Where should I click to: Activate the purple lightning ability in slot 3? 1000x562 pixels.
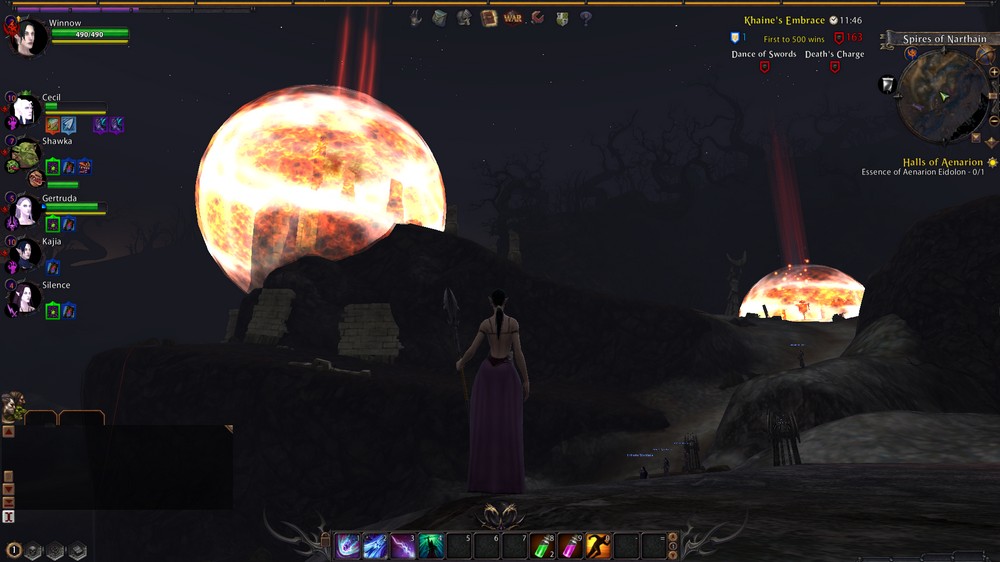pos(403,546)
